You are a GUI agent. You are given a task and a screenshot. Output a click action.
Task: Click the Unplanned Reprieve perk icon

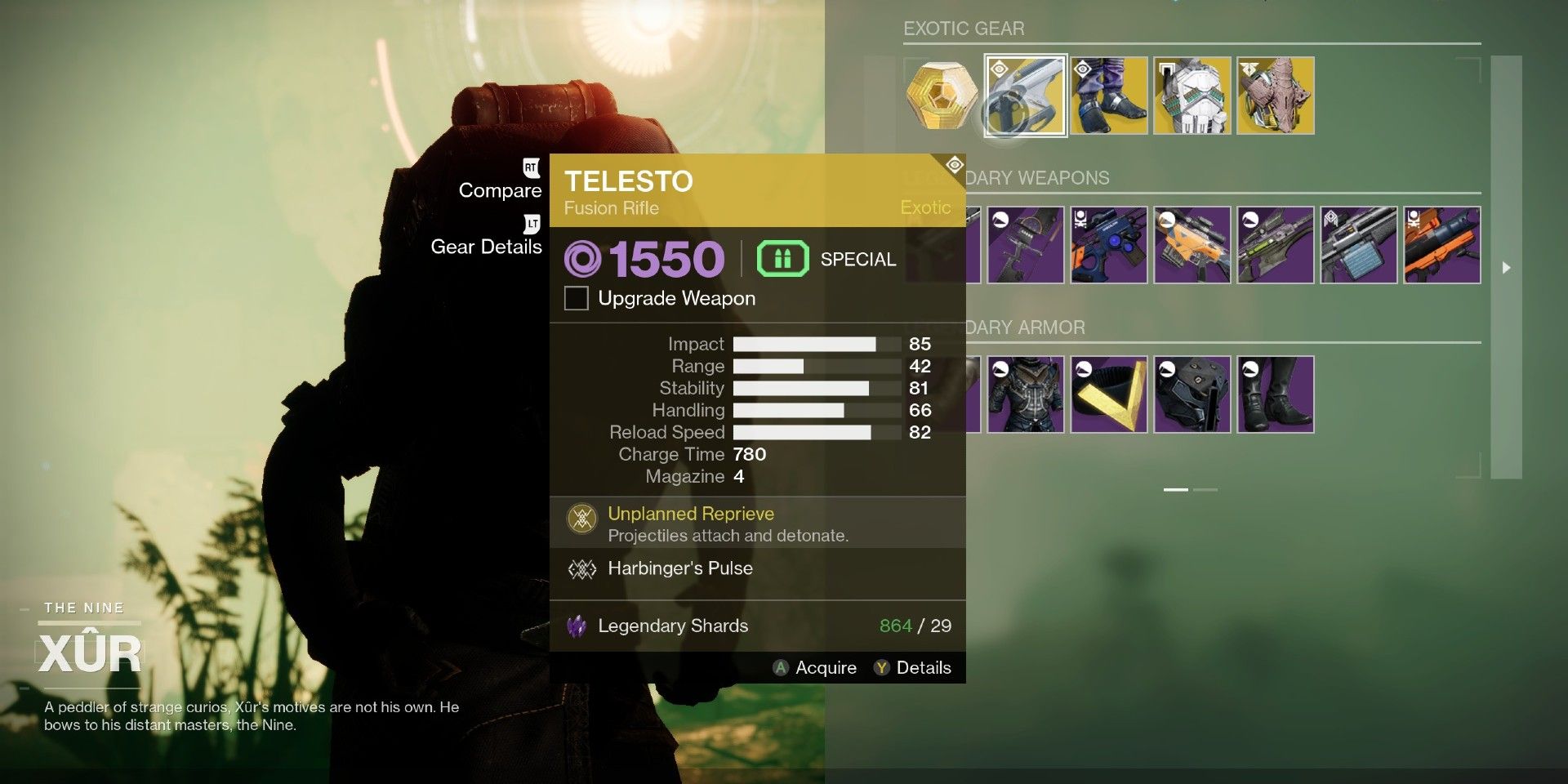(x=581, y=516)
